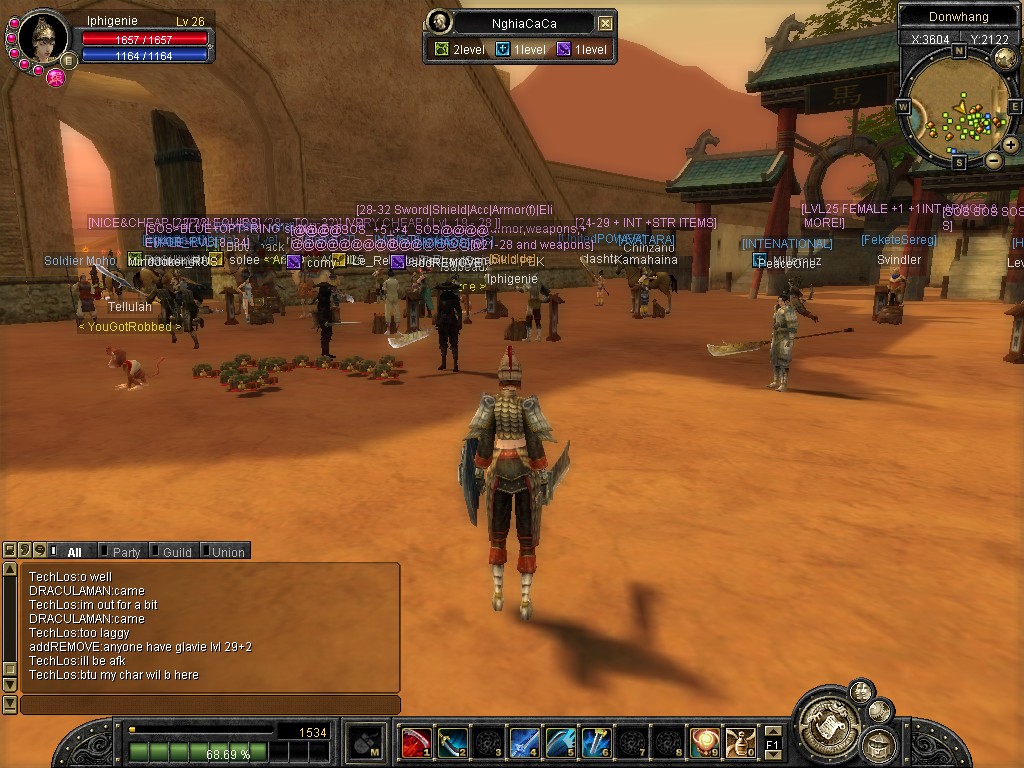The height and width of the screenshot is (768, 1024).
Task: Select the All chat tab
Action: click(73, 551)
